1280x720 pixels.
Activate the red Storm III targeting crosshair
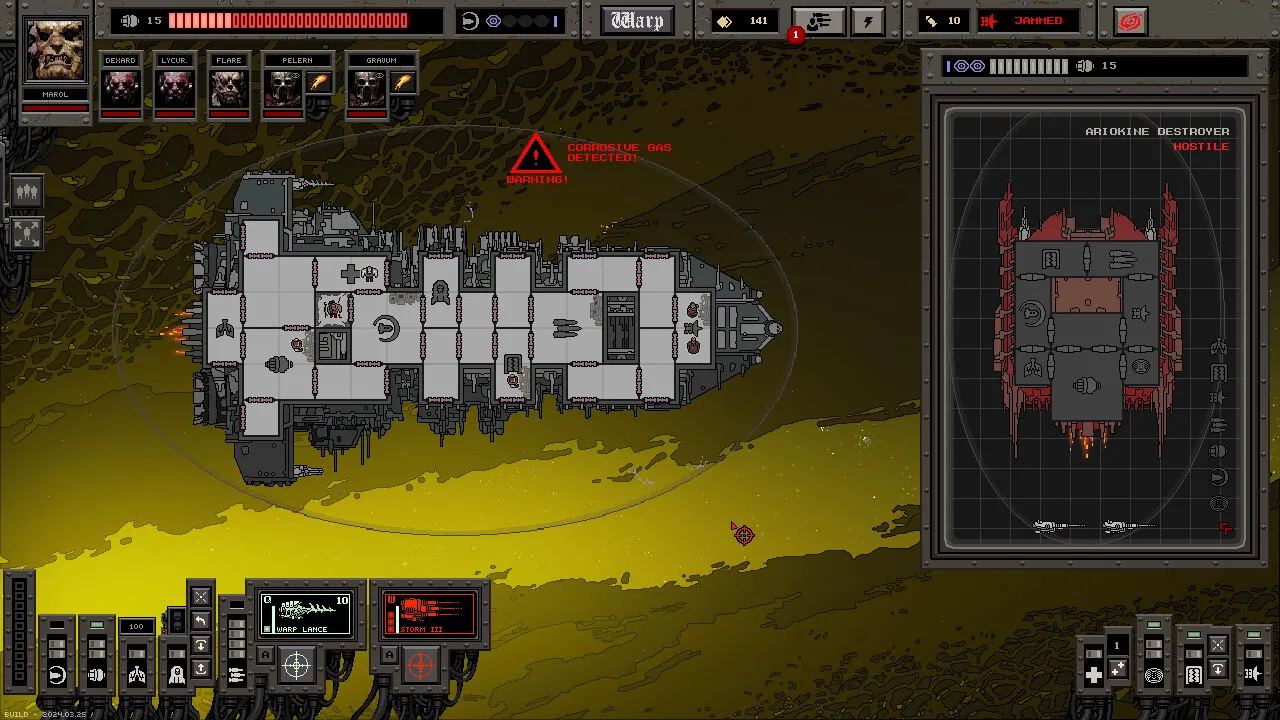tap(421, 664)
